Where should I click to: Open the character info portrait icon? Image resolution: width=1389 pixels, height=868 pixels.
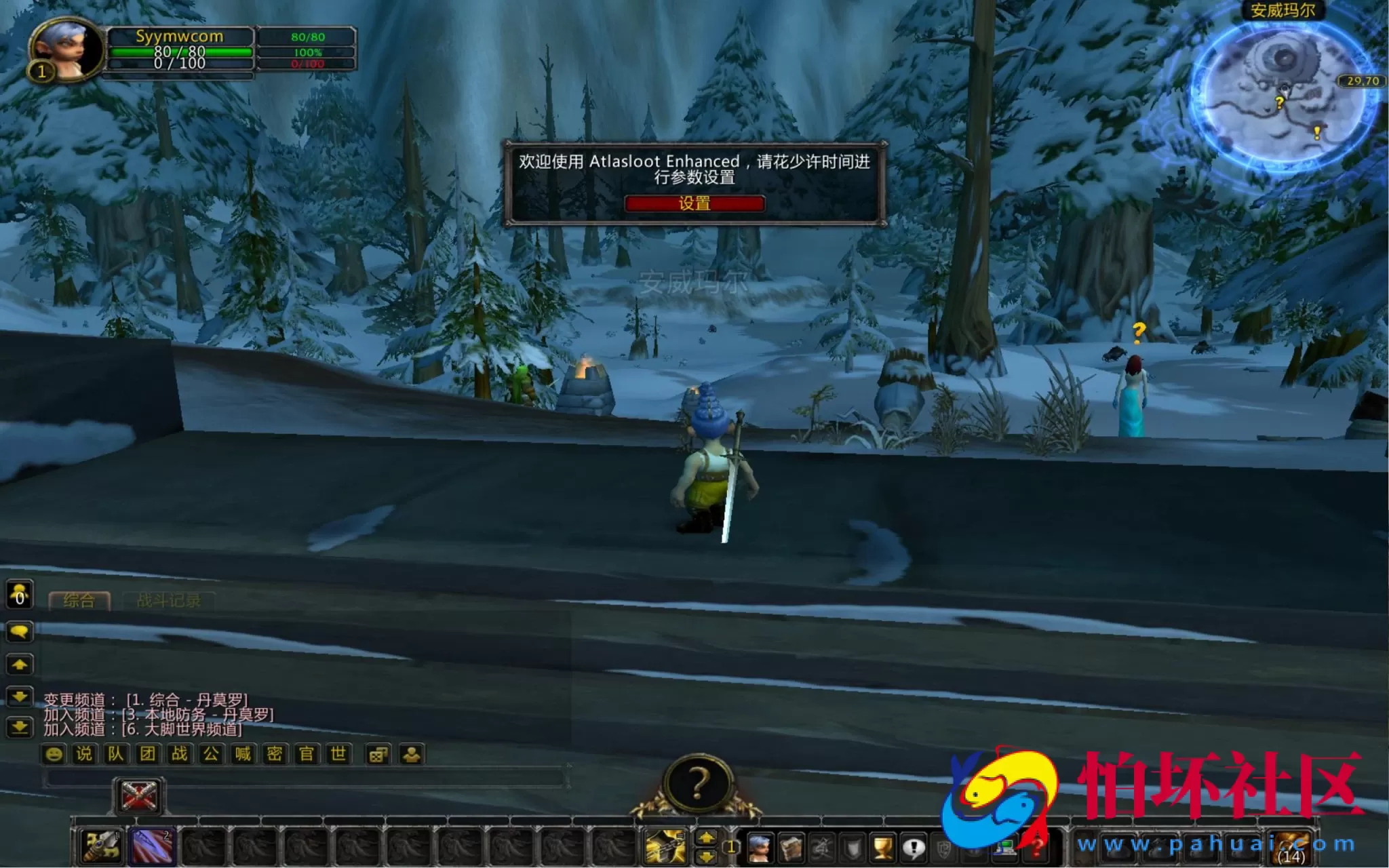click(761, 848)
